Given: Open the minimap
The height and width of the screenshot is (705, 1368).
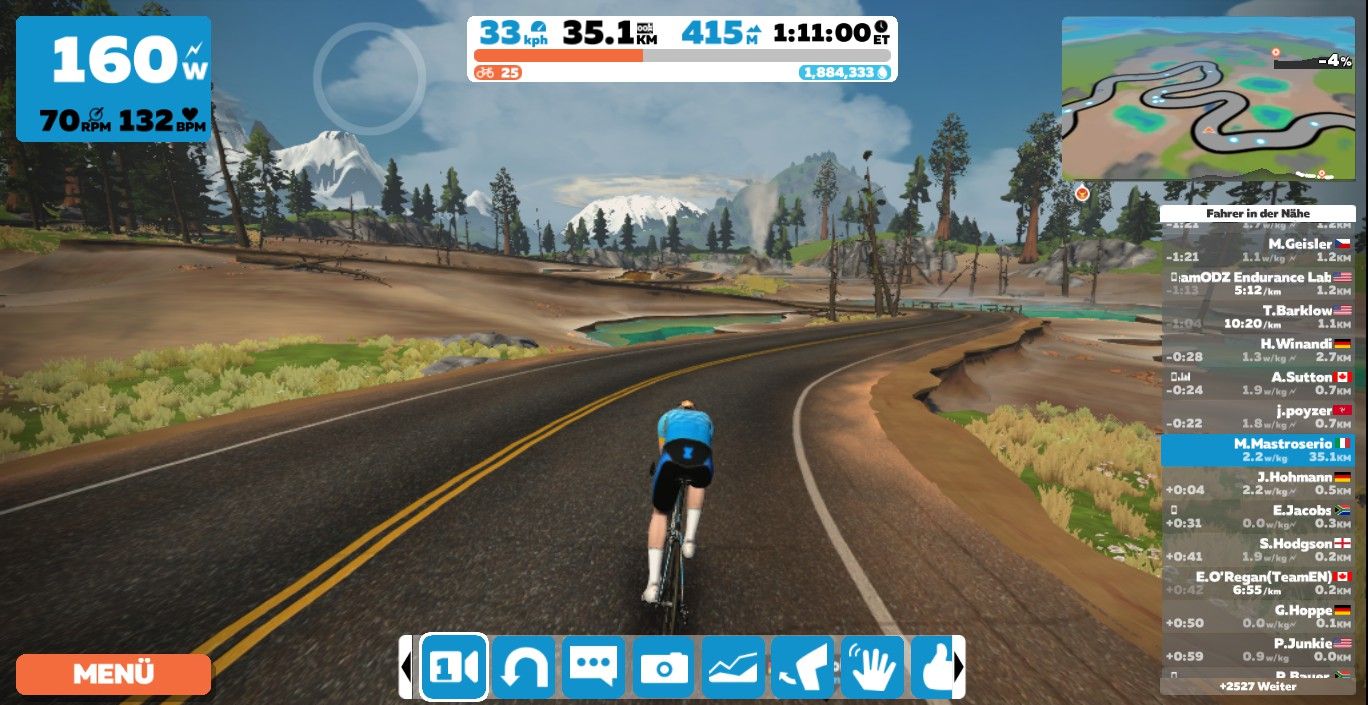Looking at the screenshot, I should point(1208,98).
